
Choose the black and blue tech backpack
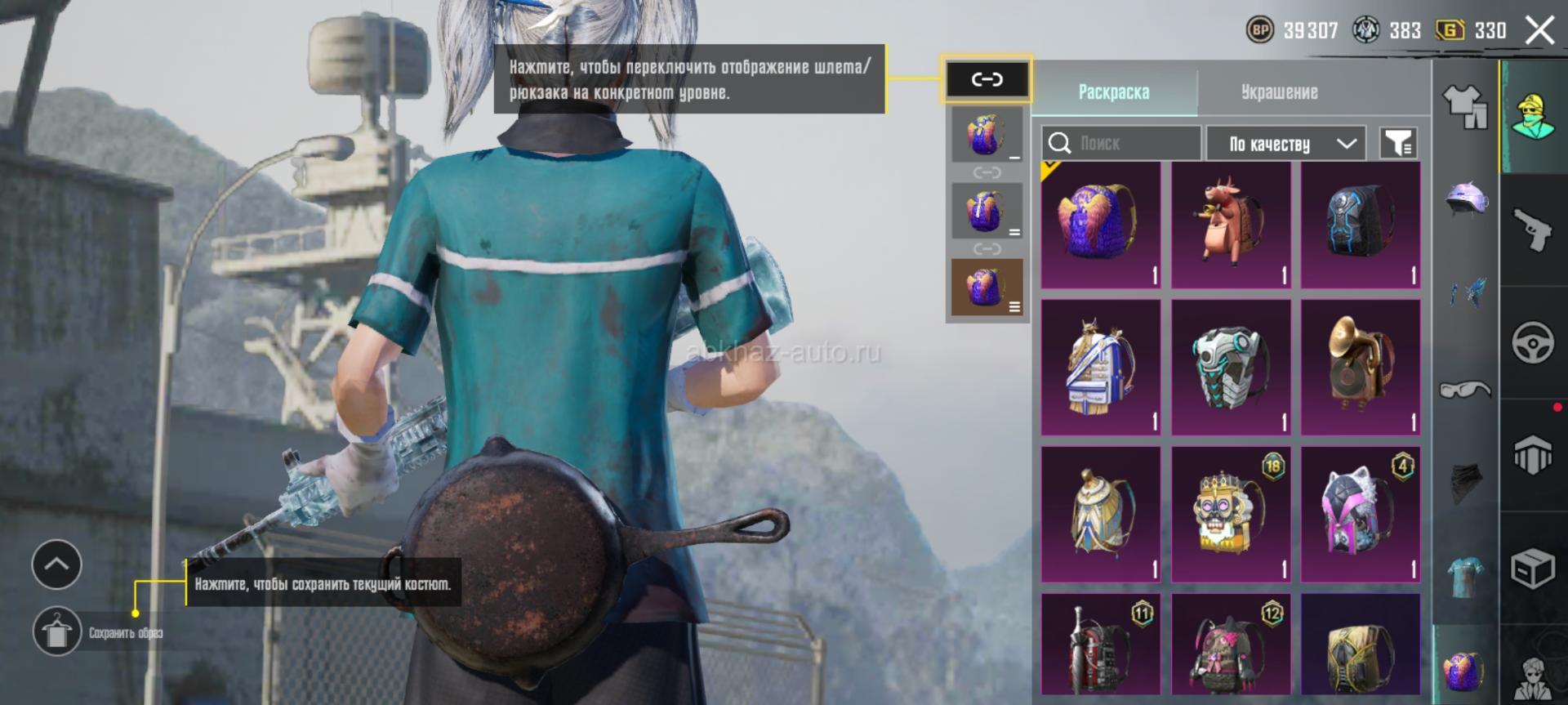1361,225
